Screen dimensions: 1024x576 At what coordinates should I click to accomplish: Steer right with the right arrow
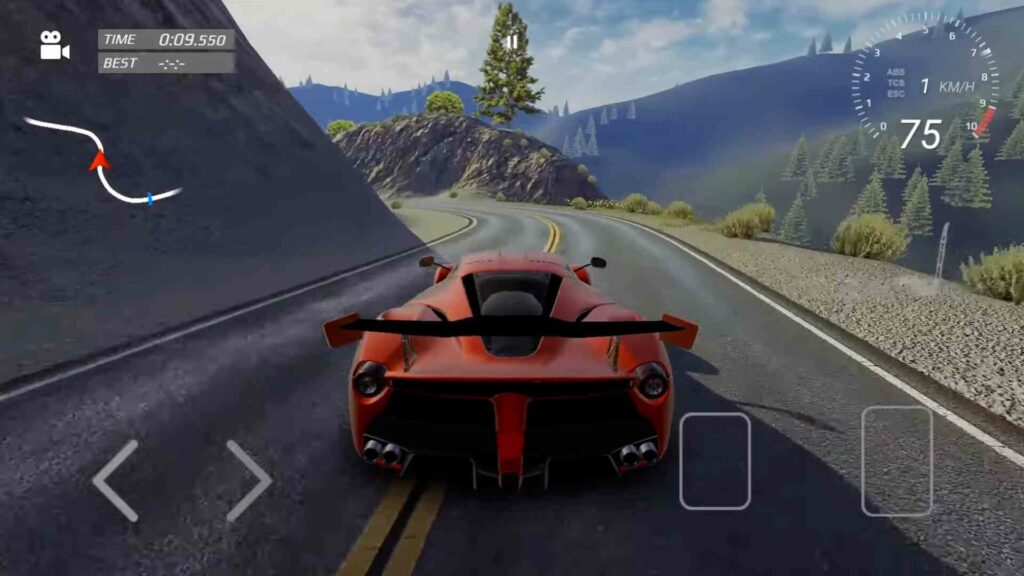point(248,480)
